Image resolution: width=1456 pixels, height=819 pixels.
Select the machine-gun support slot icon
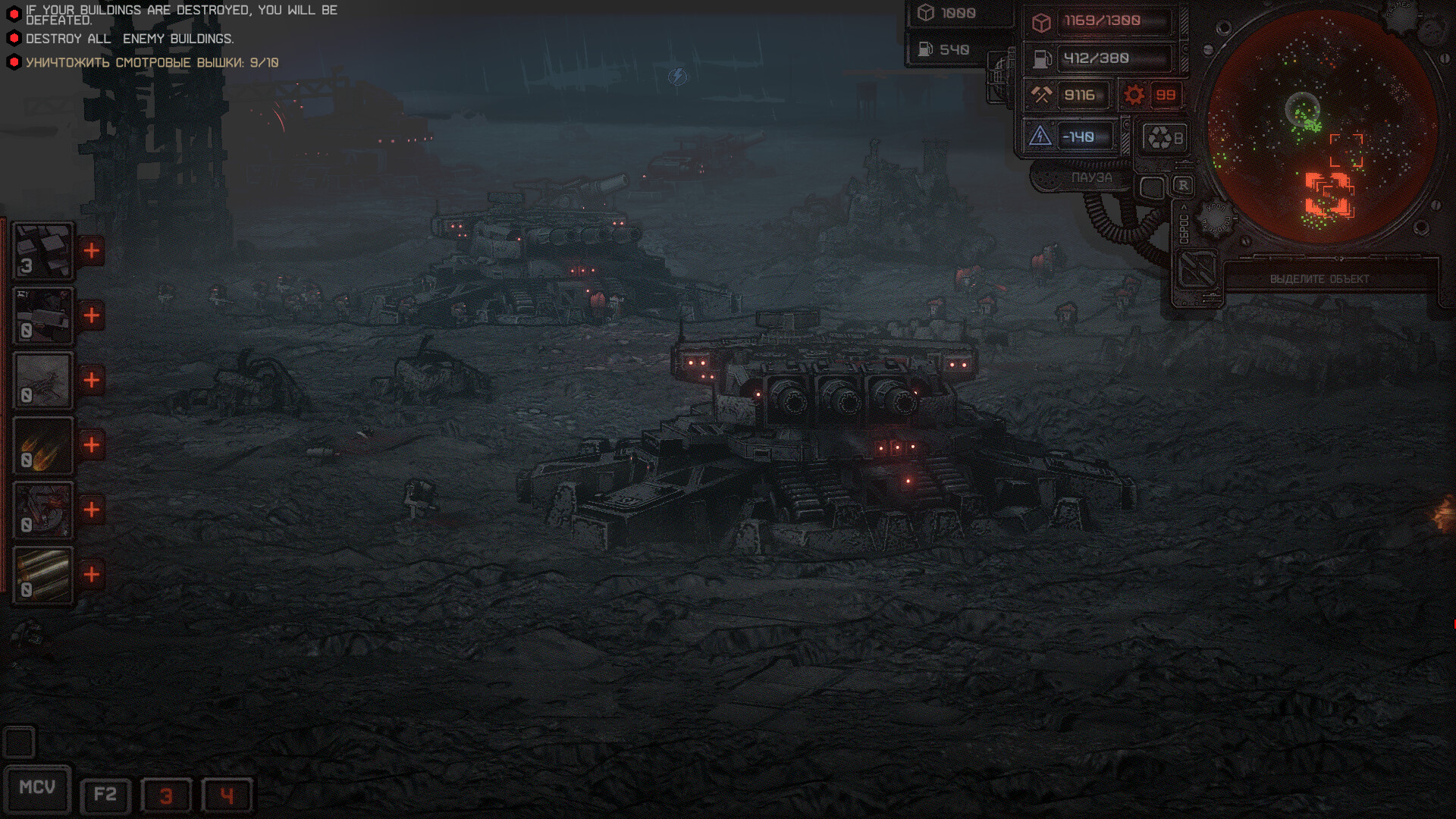click(x=42, y=317)
